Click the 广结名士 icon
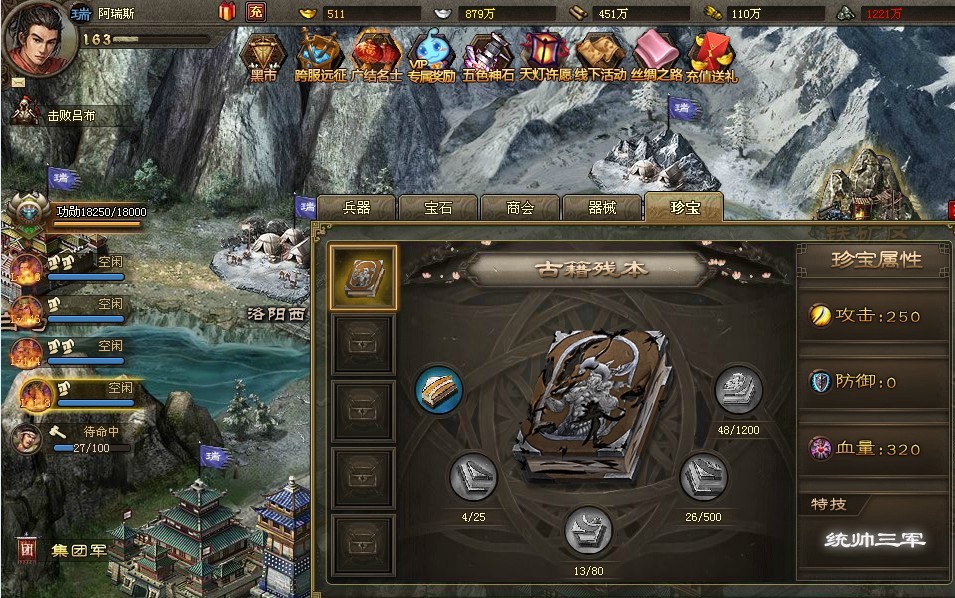Viewport: 955px width, 598px height. point(376,53)
